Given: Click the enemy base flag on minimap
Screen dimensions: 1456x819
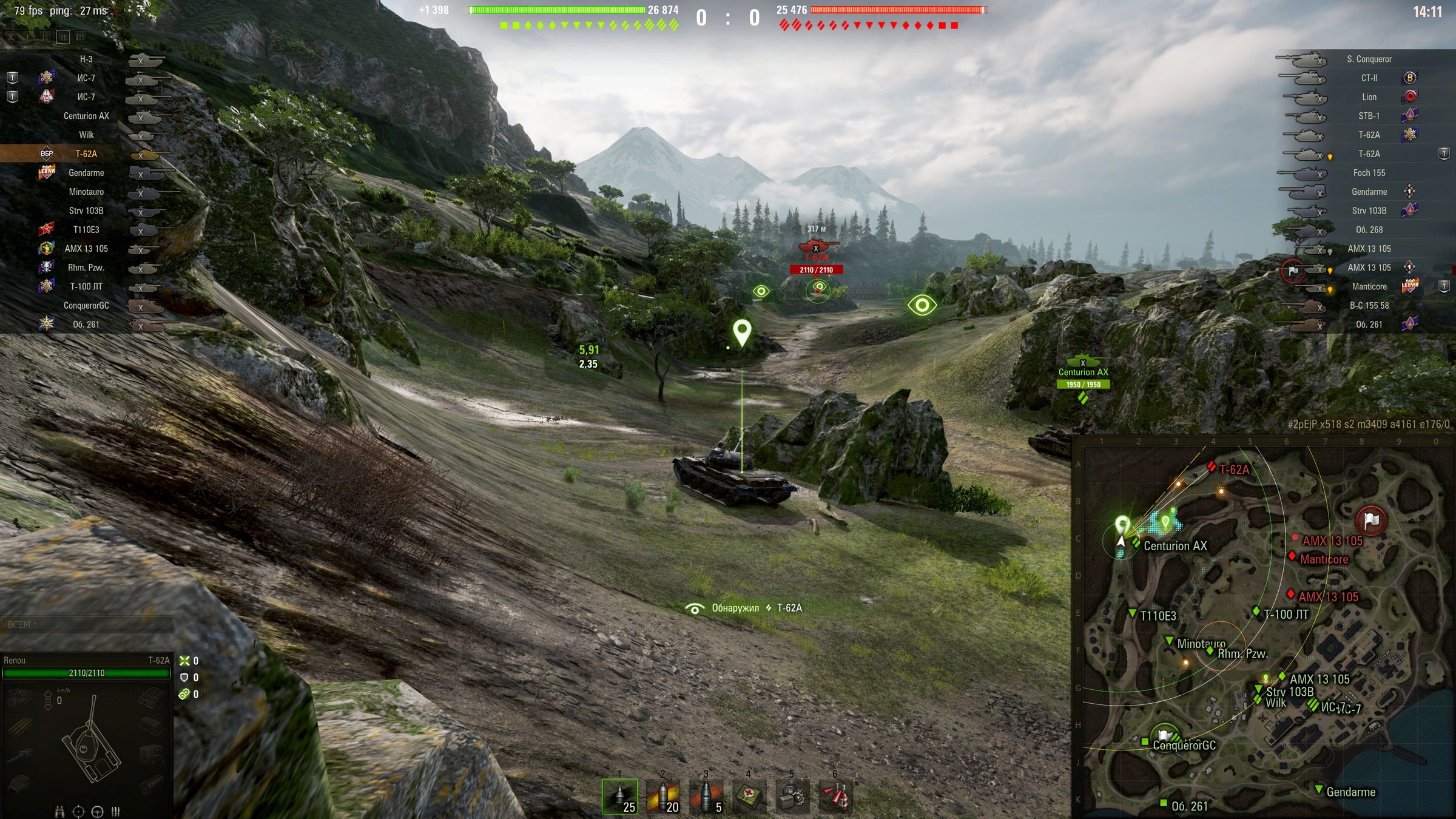Looking at the screenshot, I should (1371, 521).
